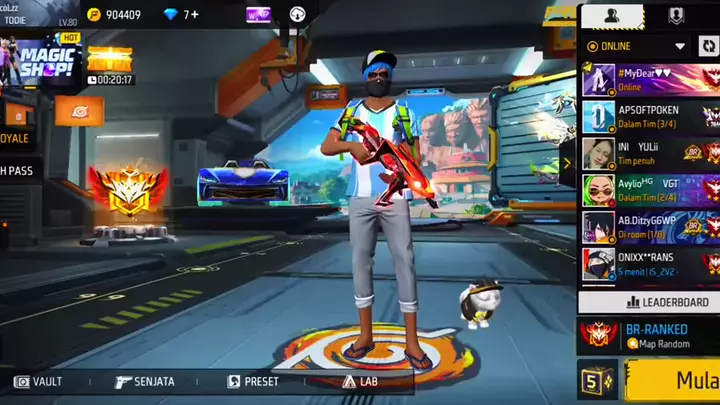
Task: Switch to the friends list tab
Action: pos(613,16)
